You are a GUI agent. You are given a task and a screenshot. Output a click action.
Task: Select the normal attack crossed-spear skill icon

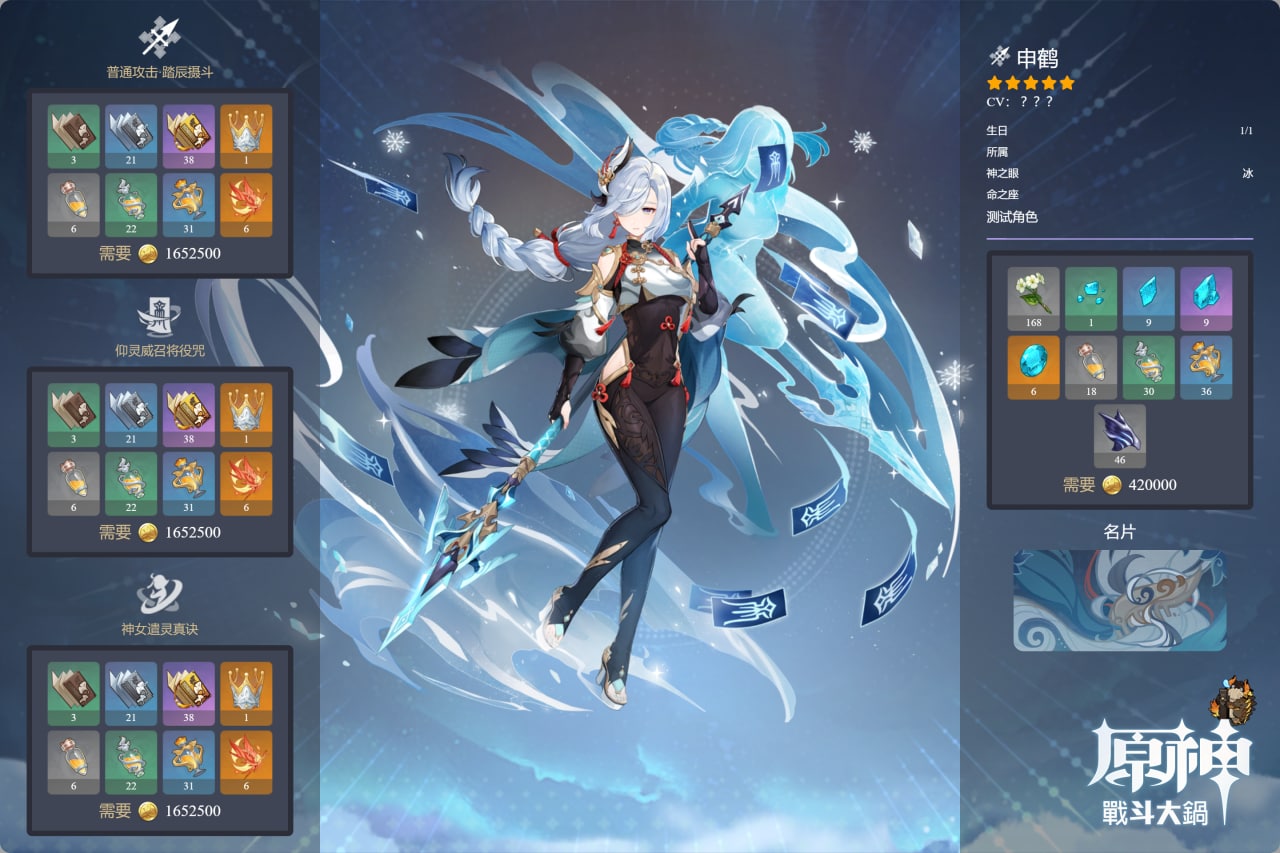coord(159,38)
